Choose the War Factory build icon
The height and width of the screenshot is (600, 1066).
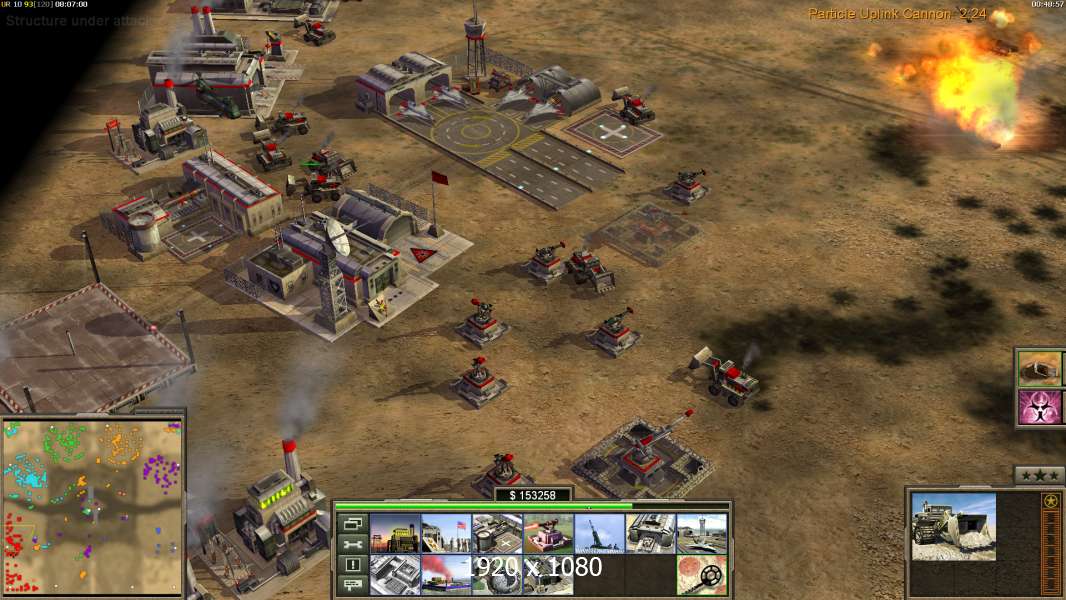650,533
